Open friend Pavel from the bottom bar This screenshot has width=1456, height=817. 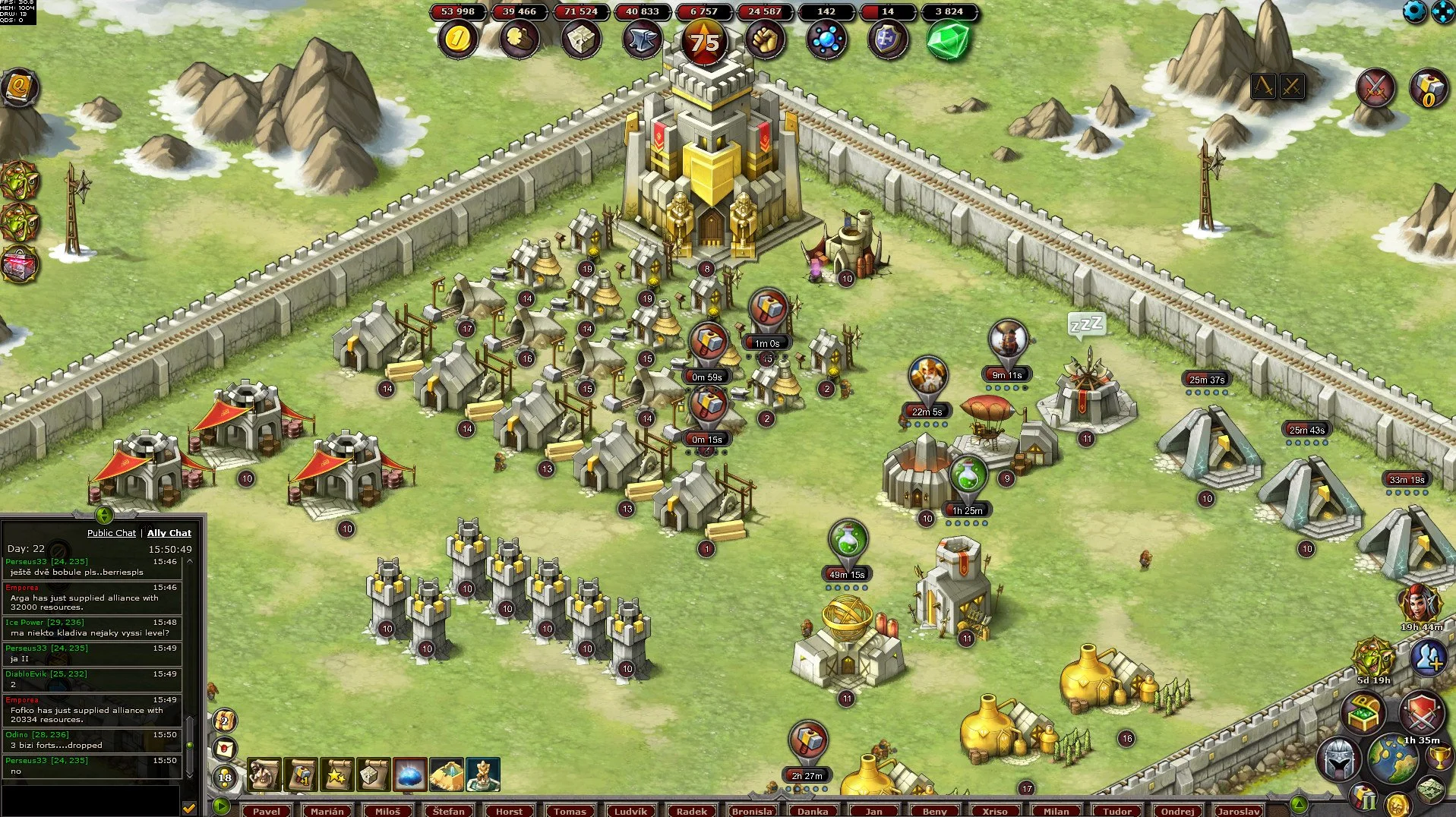[267, 811]
